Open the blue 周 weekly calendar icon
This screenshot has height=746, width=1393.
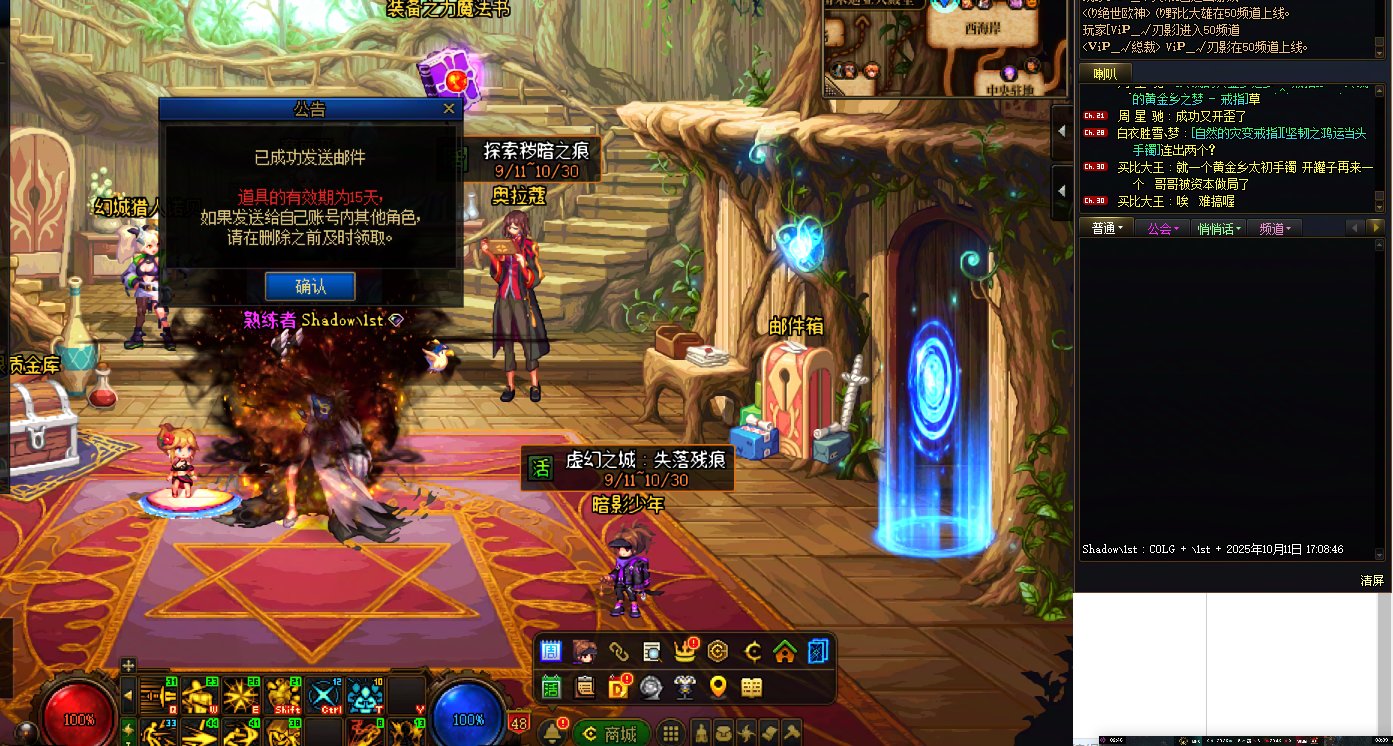tap(551, 652)
